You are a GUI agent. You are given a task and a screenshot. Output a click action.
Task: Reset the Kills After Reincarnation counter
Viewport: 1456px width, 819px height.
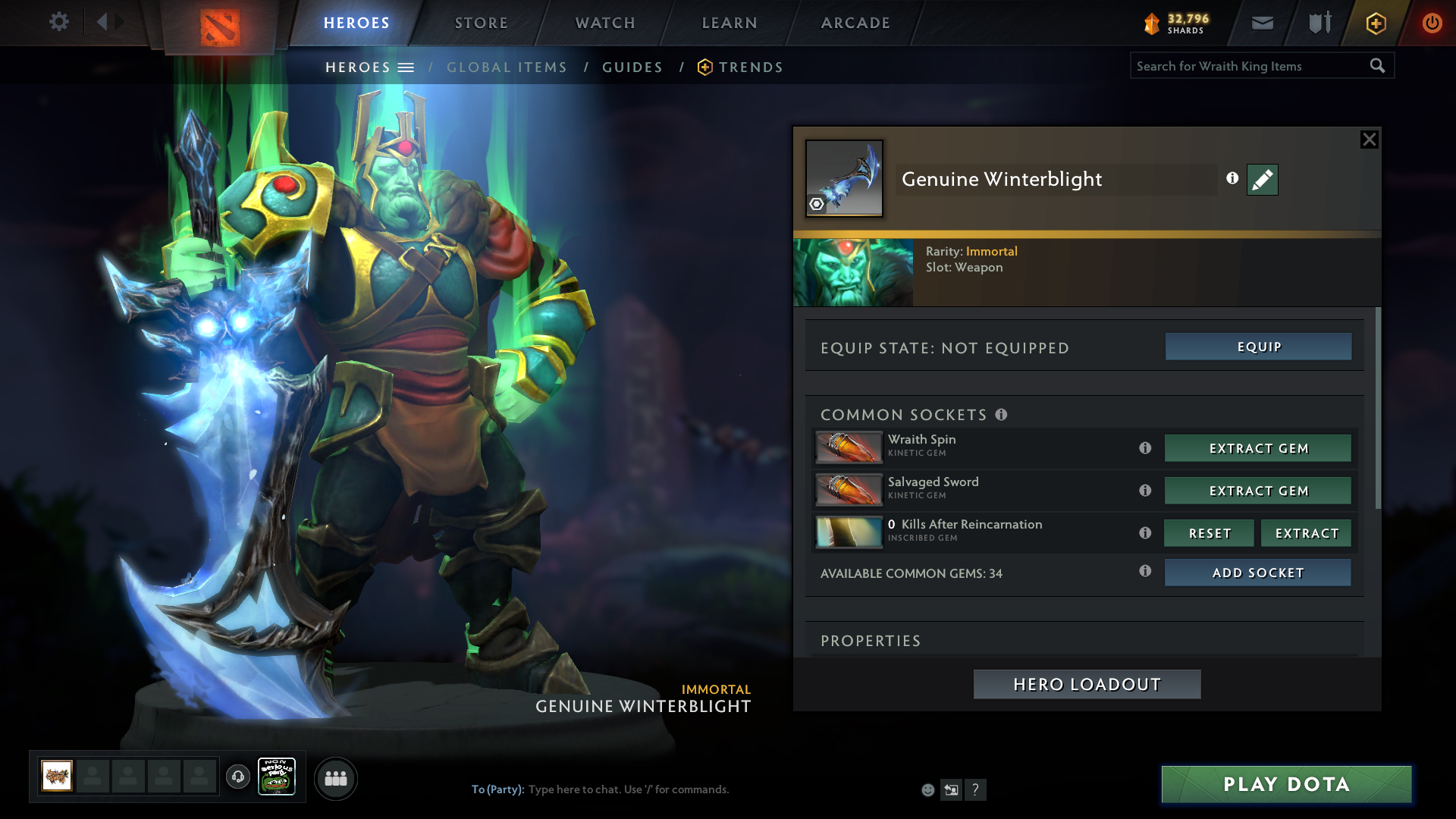pos(1209,533)
